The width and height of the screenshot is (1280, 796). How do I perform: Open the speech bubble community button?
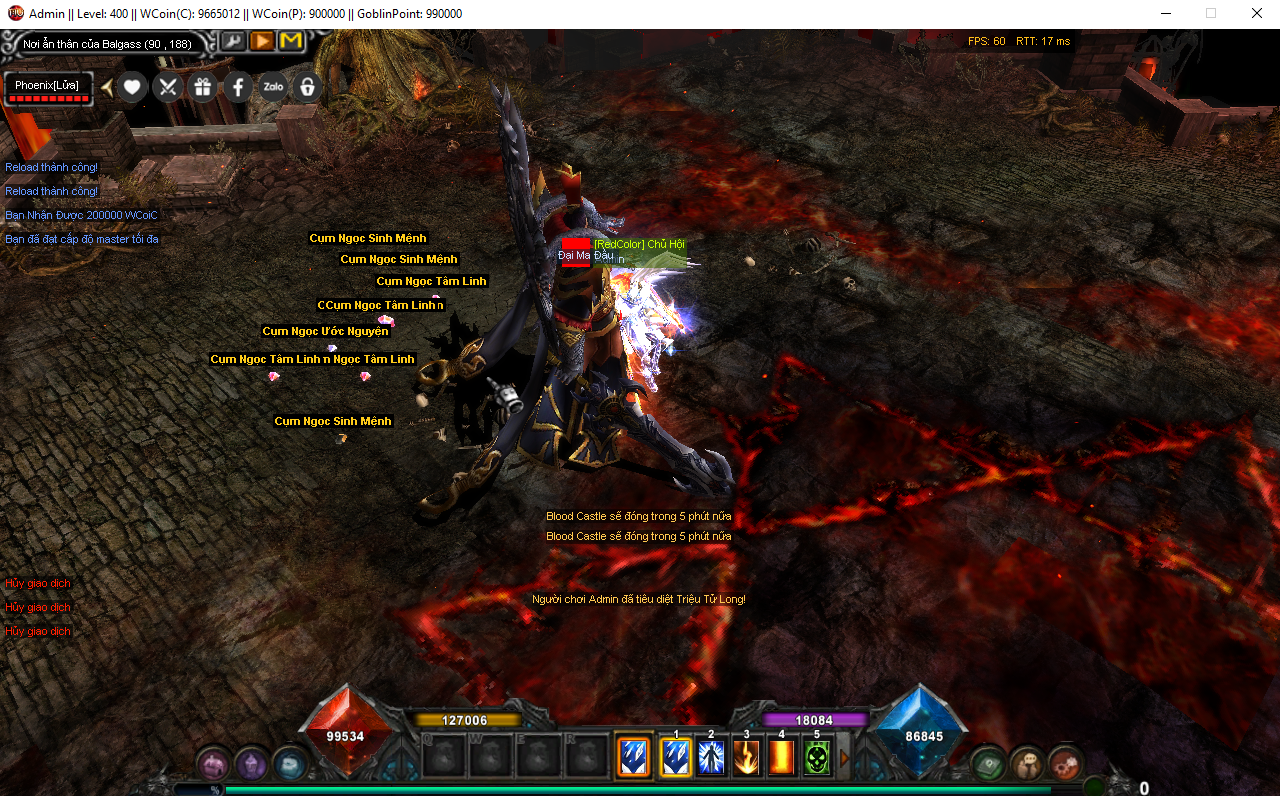[1026, 764]
